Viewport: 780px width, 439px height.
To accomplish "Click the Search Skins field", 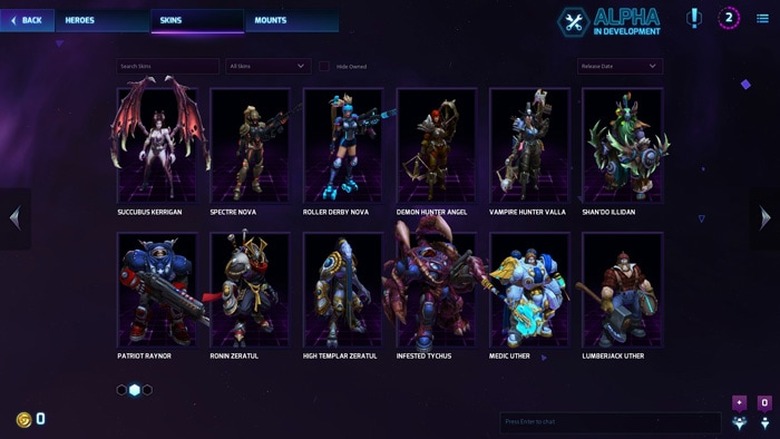I will click(167, 66).
